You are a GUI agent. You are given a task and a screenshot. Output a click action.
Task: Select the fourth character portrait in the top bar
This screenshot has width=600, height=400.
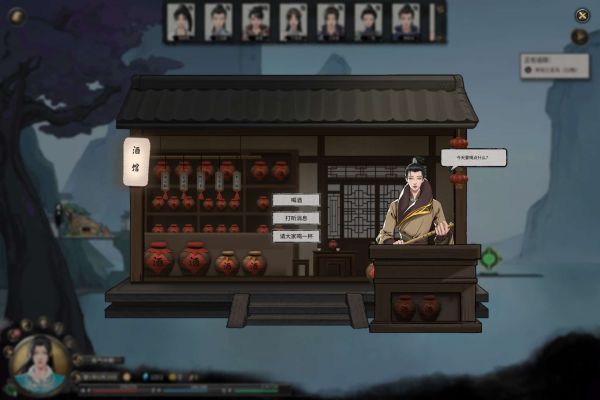click(x=293, y=21)
